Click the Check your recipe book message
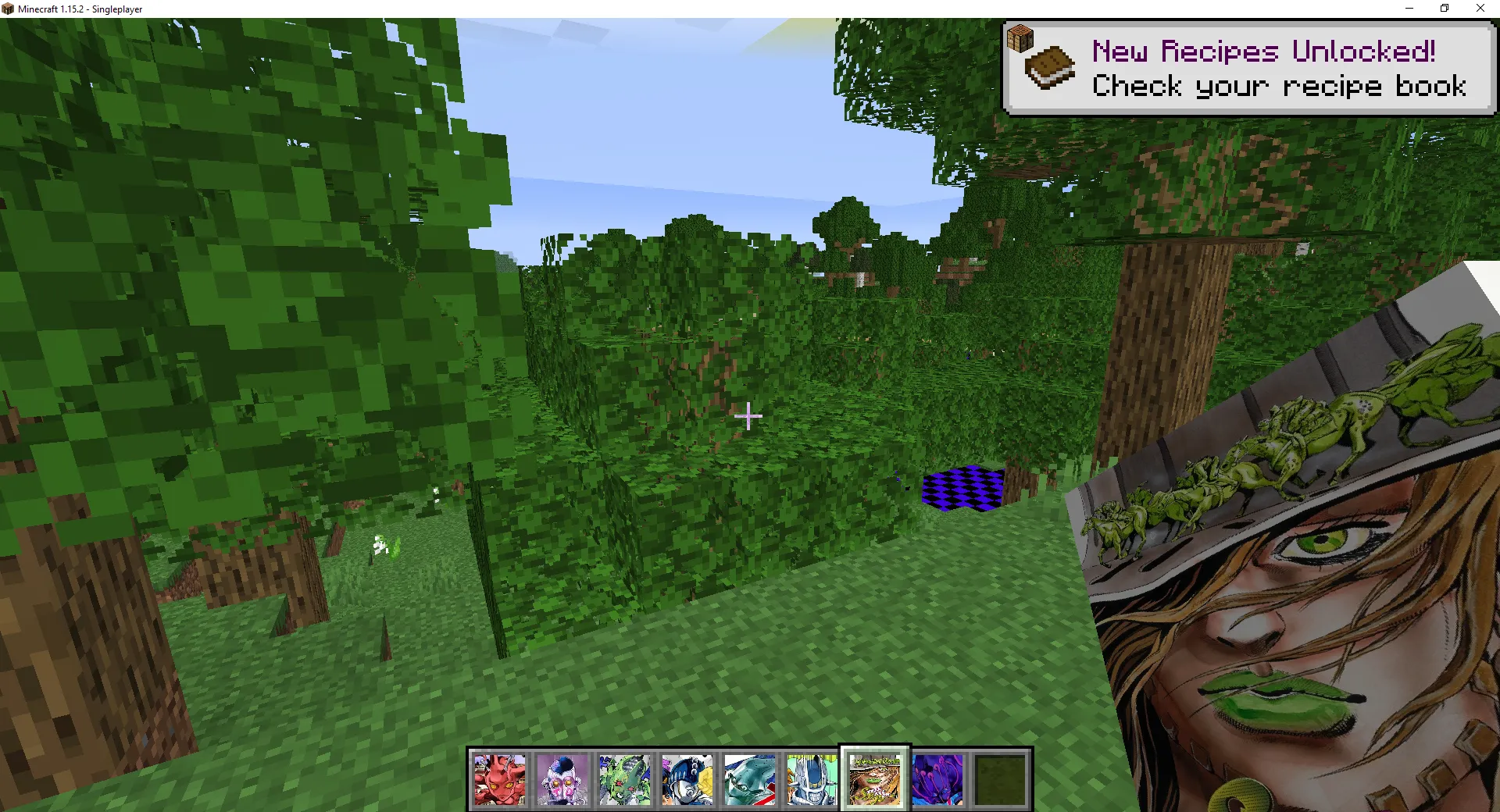 pyautogui.click(x=1279, y=87)
